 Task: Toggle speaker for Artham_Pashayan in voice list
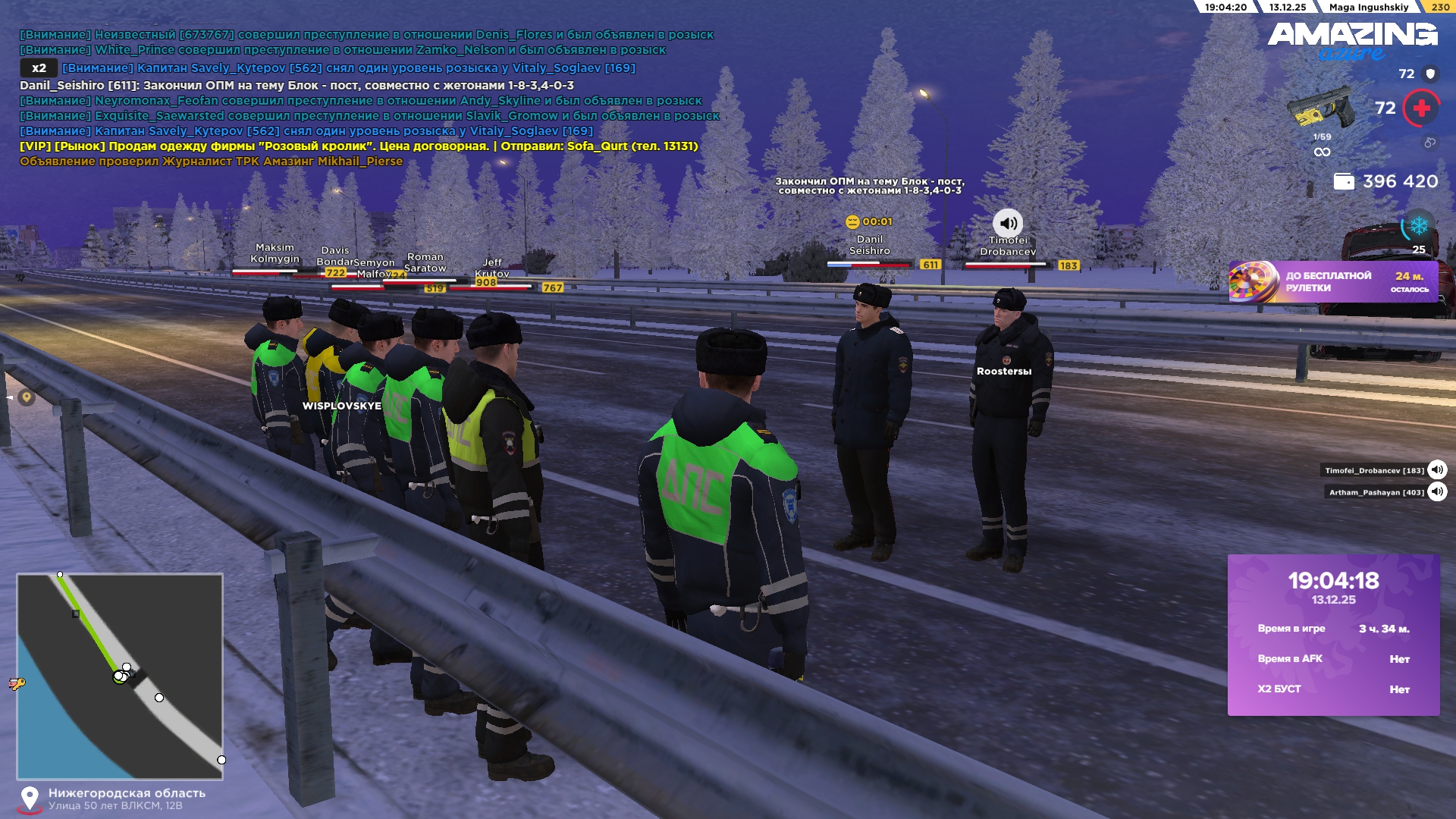point(1437,492)
